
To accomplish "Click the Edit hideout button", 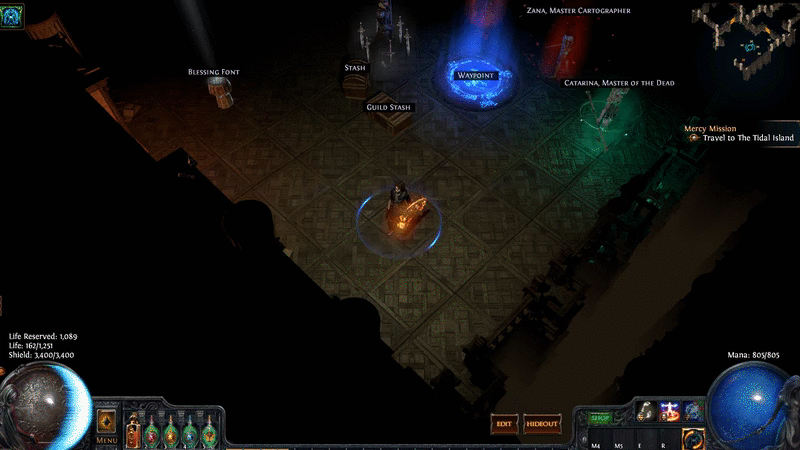I will pyautogui.click(x=504, y=424).
